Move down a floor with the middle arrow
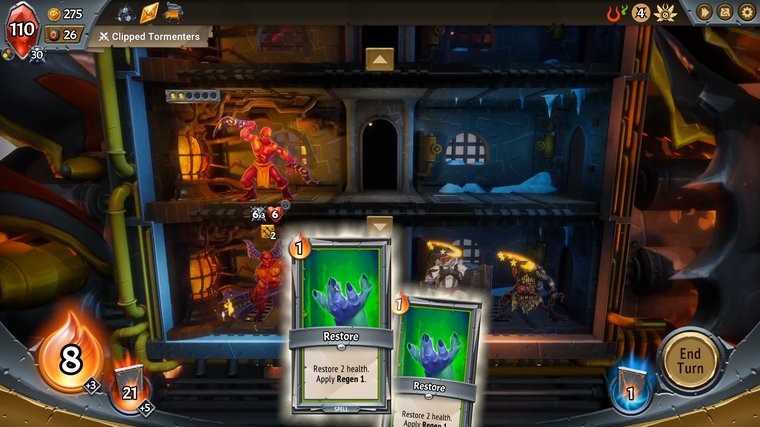 click(378, 226)
